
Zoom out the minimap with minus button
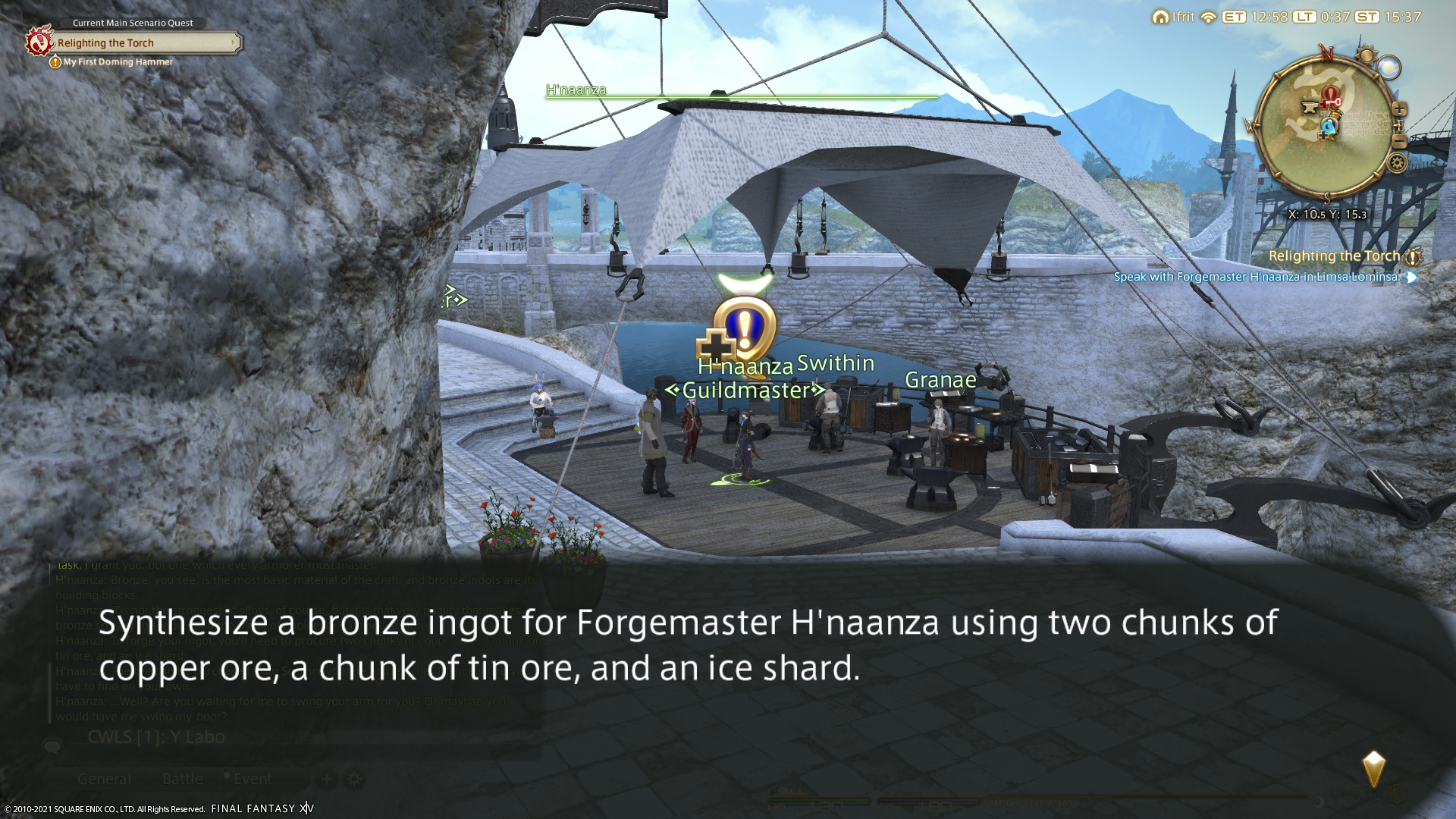[x=1399, y=142]
